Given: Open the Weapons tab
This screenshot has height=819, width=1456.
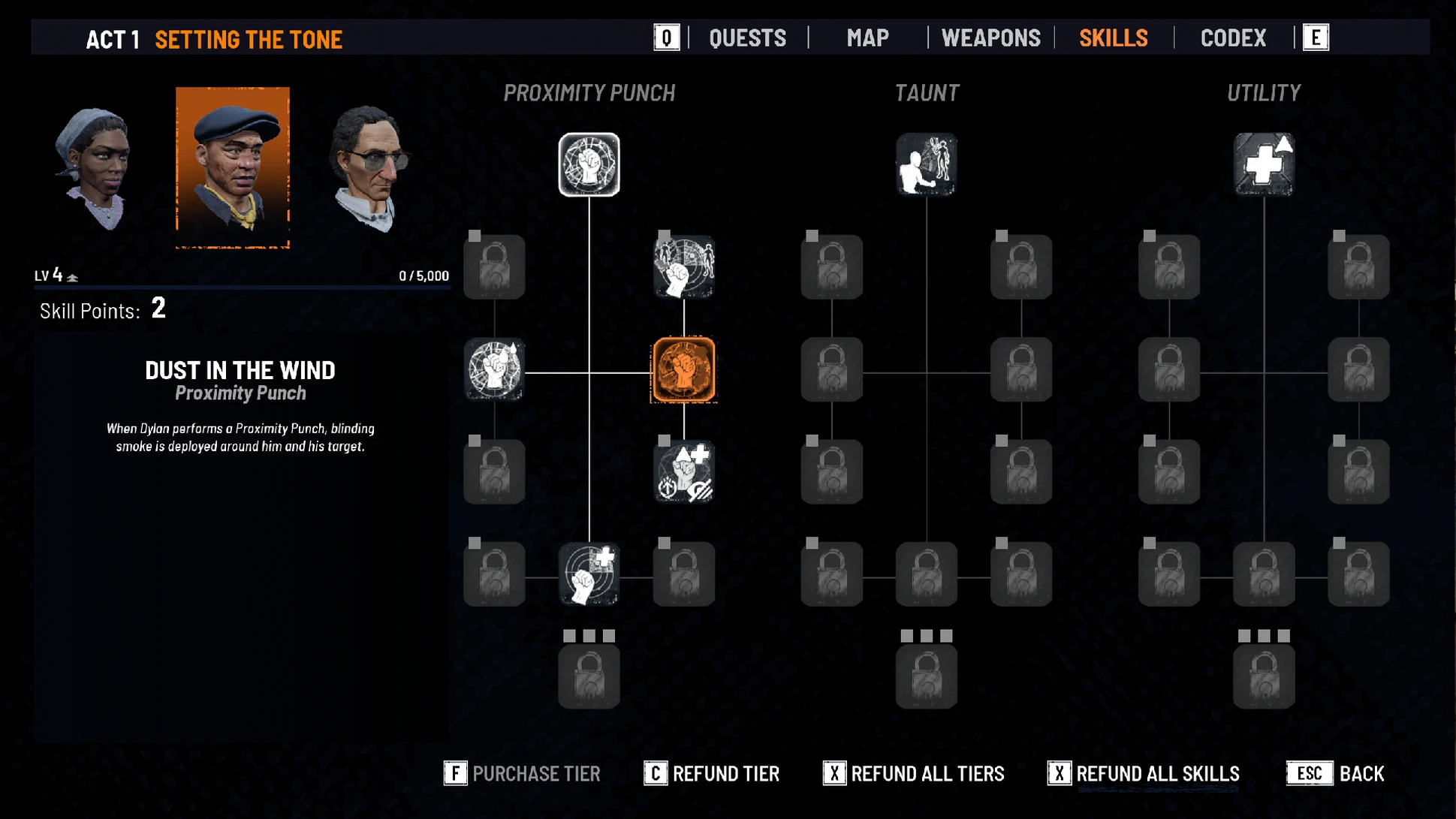Looking at the screenshot, I should (990, 38).
